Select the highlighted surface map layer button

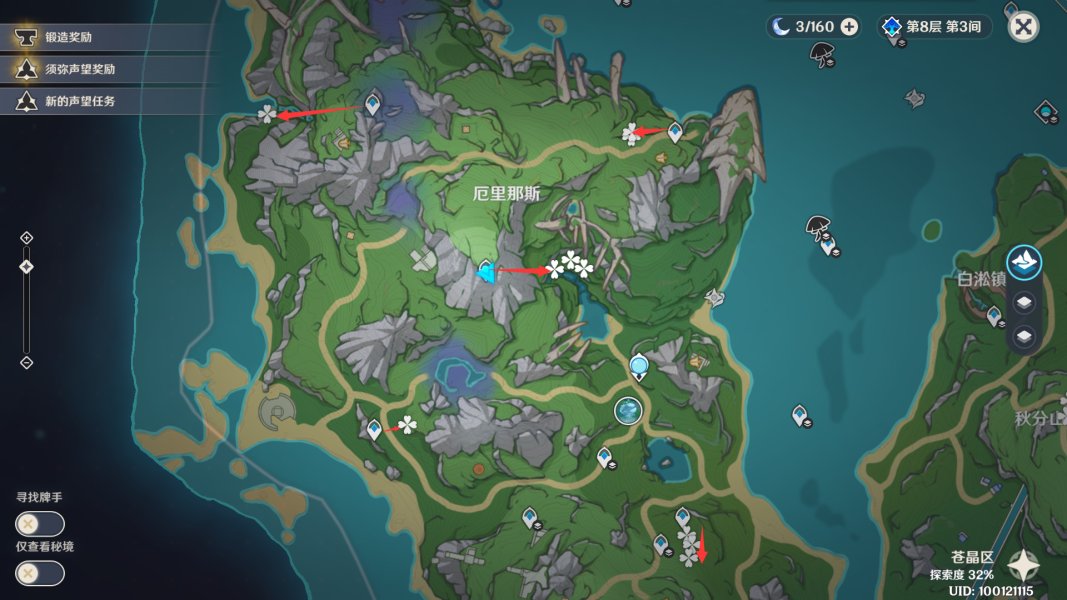coord(1024,263)
